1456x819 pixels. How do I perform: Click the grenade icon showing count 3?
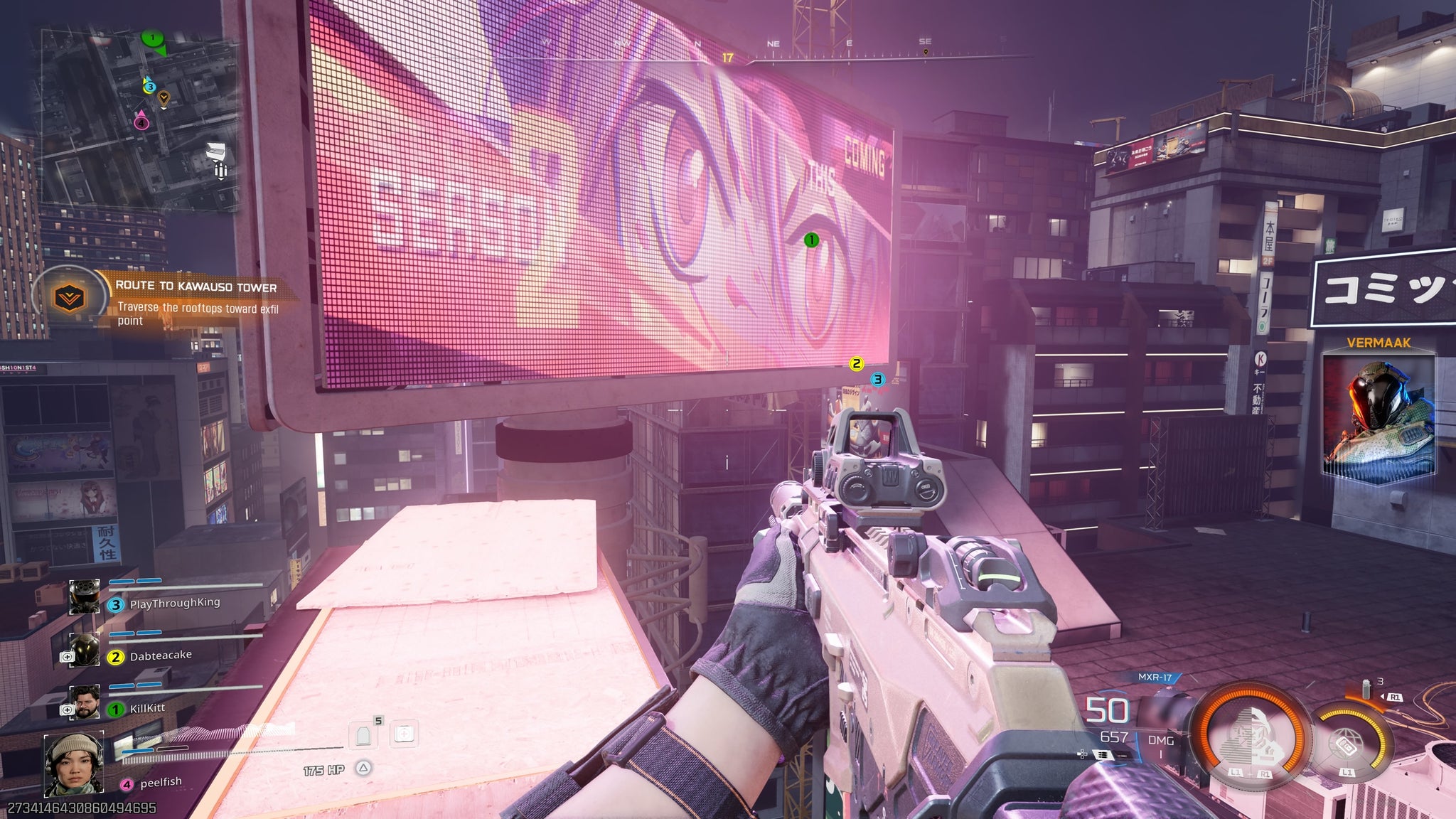(x=1366, y=688)
